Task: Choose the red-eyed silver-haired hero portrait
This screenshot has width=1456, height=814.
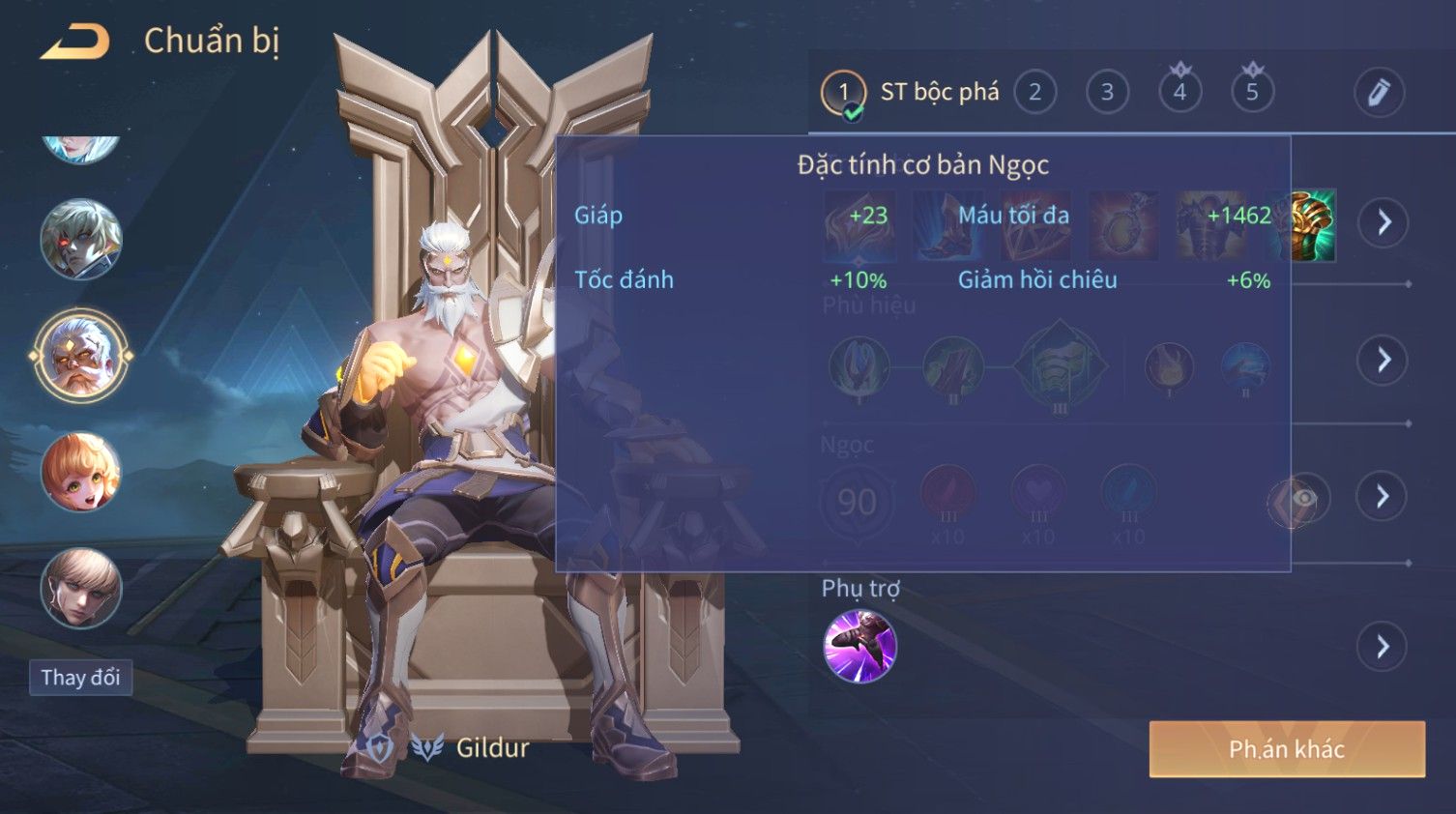Action: click(80, 239)
